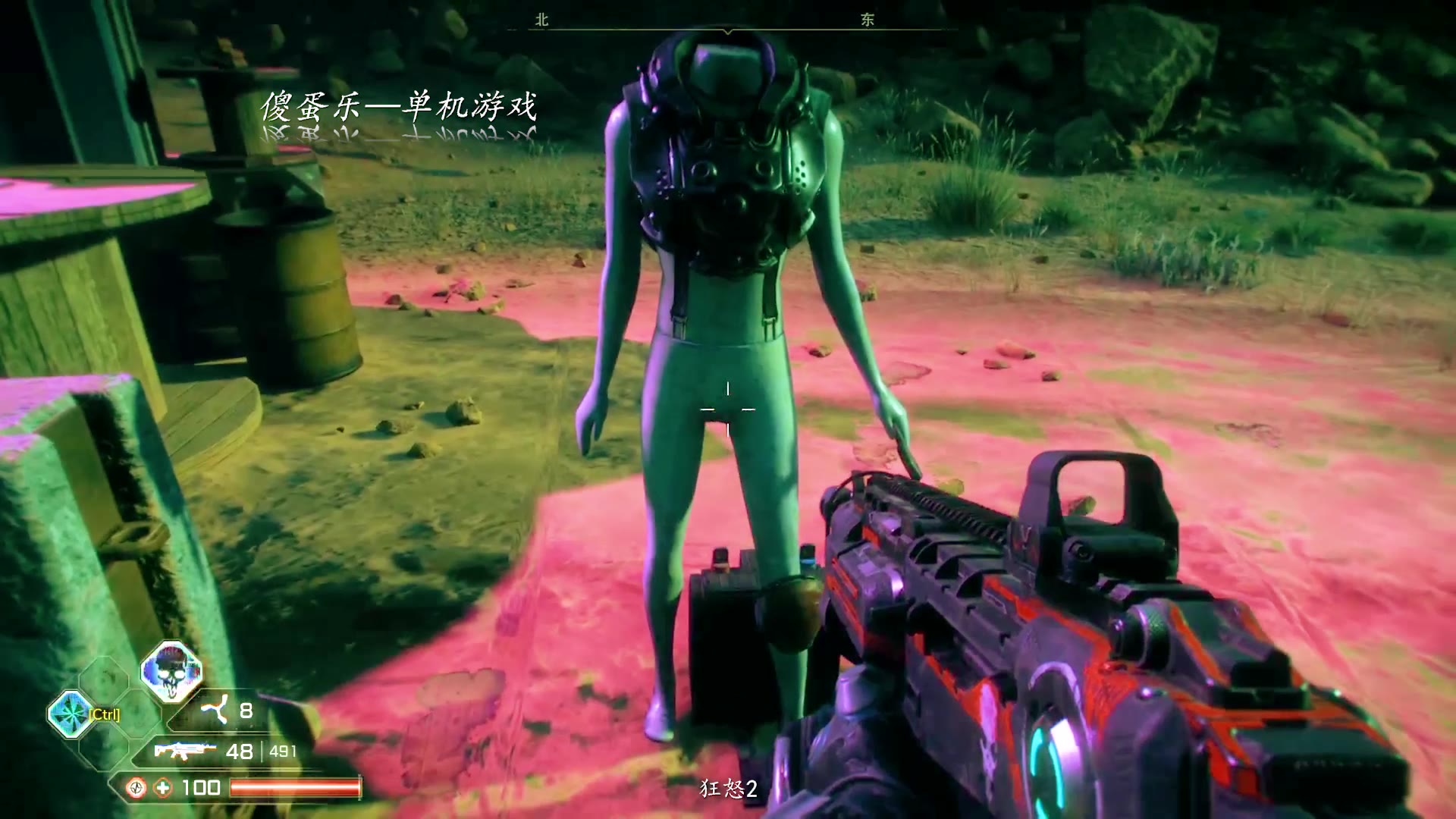Image resolution: width=1456 pixels, height=819 pixels.
Task: Activate the skull Overdrive ability icon
Action: (x=171, y=672)
